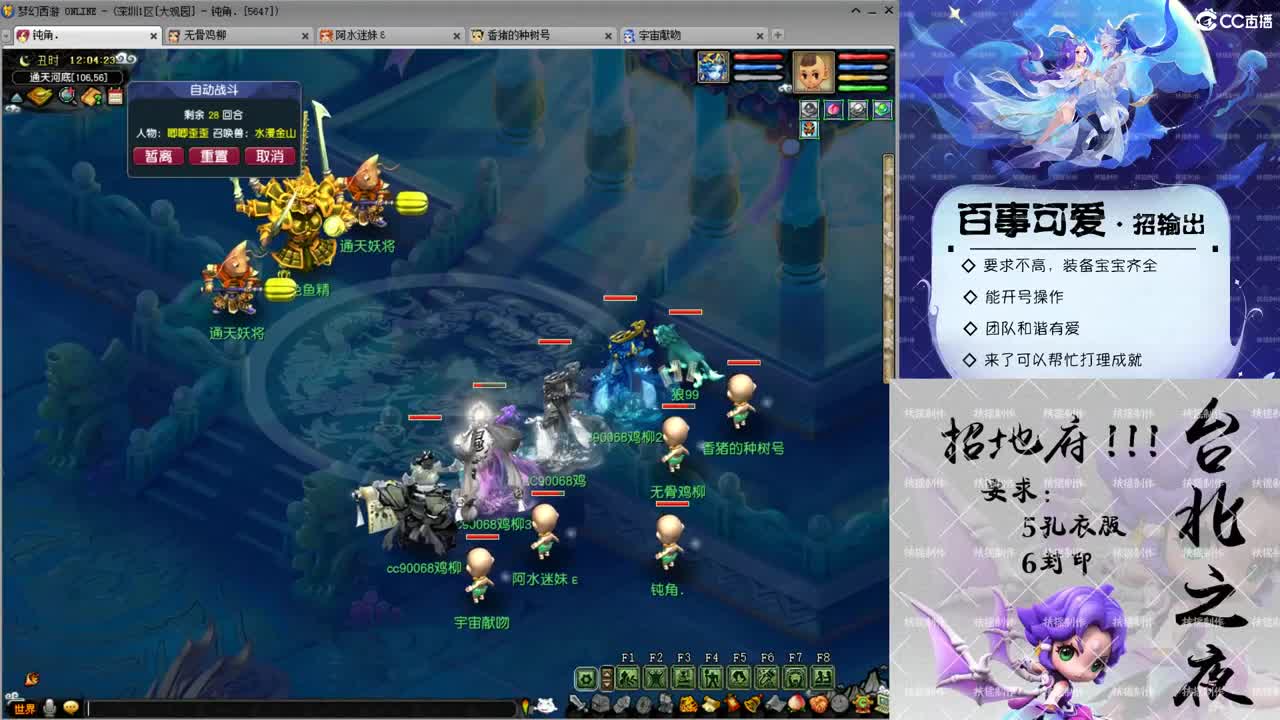Click the golden bell item icon
The image size is (1280, 720).
coord(754,703)
